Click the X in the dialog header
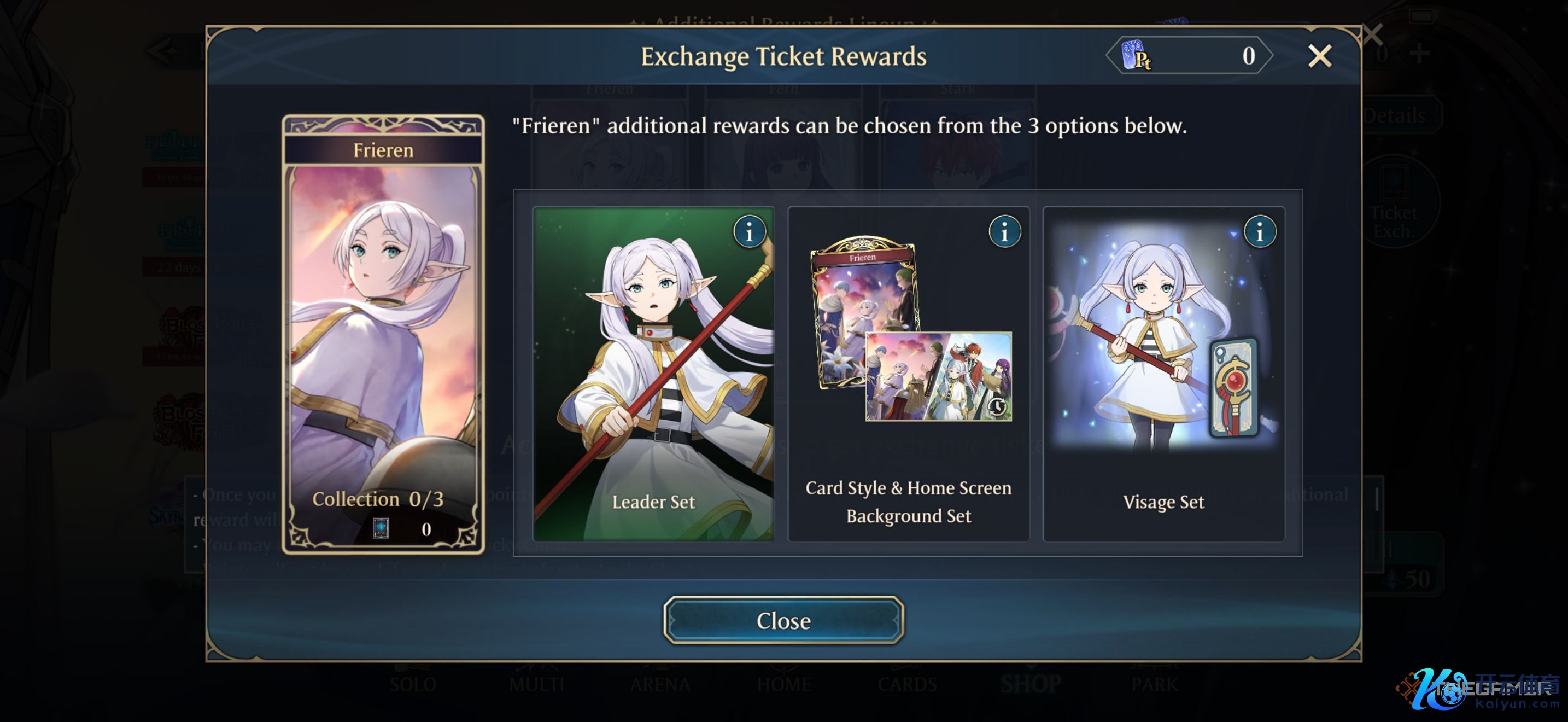Screen dimensions: 1568x722 pyautogui.click(x=1319, y=56)
